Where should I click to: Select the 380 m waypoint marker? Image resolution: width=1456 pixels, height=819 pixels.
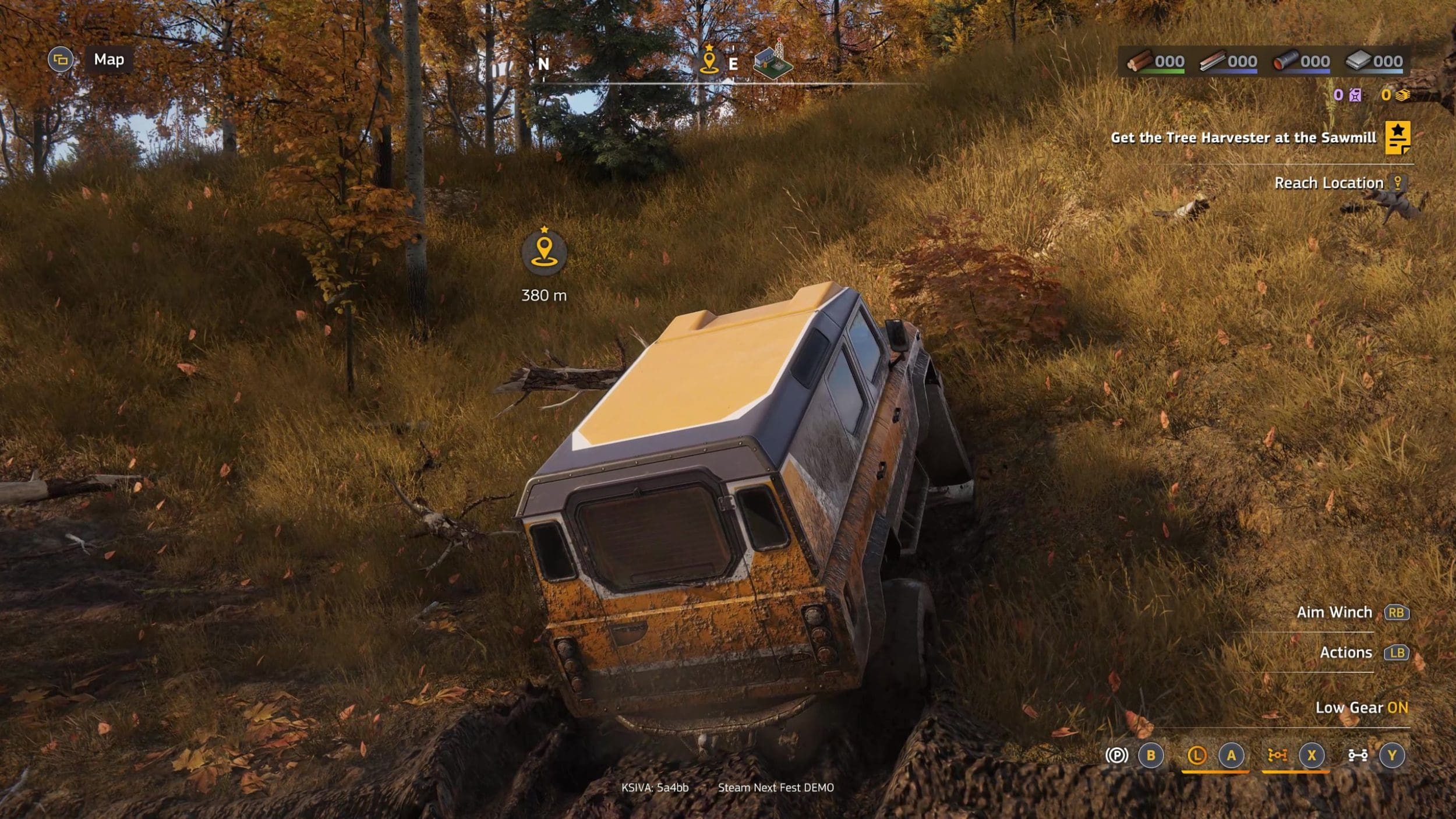tap(544, 252)
